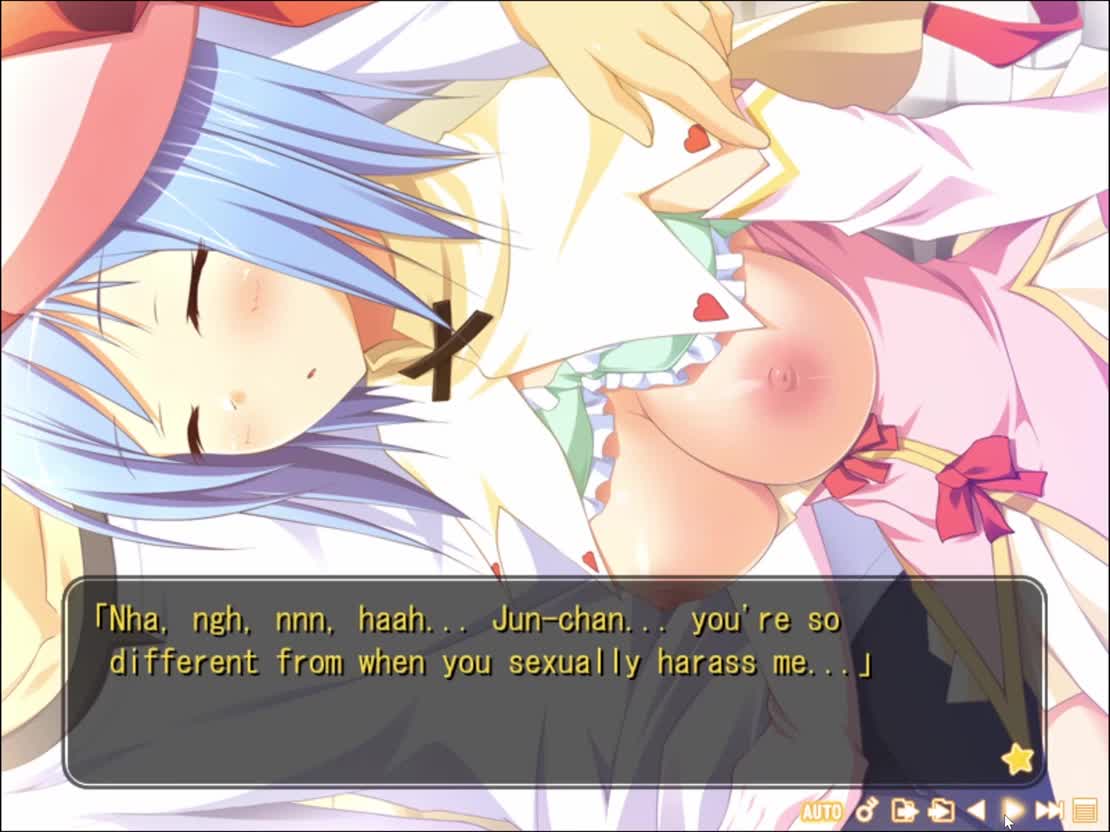
Task: Open the lined-page log icon
Action: (x=1085, y=810)
